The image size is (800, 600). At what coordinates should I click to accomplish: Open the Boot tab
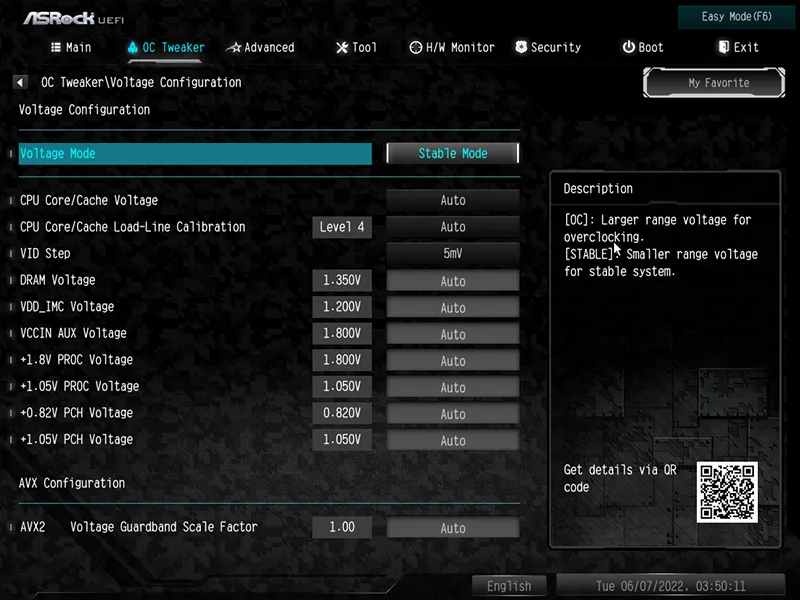coord(642,47)
